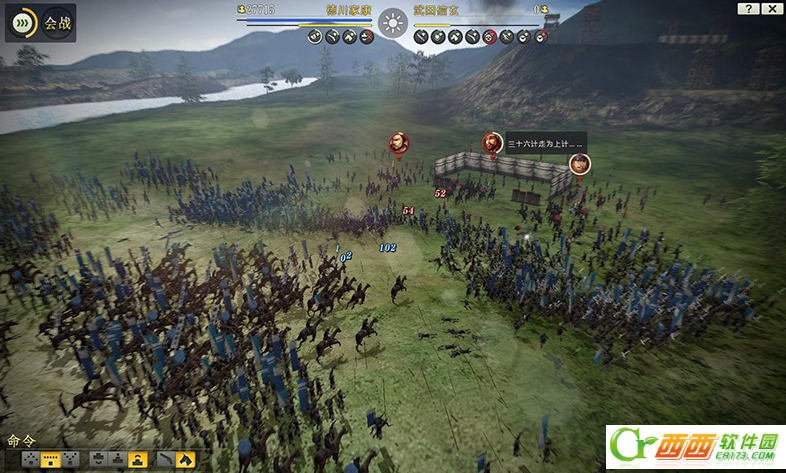Select the musket firearm command icon

(x=166, y=459)
